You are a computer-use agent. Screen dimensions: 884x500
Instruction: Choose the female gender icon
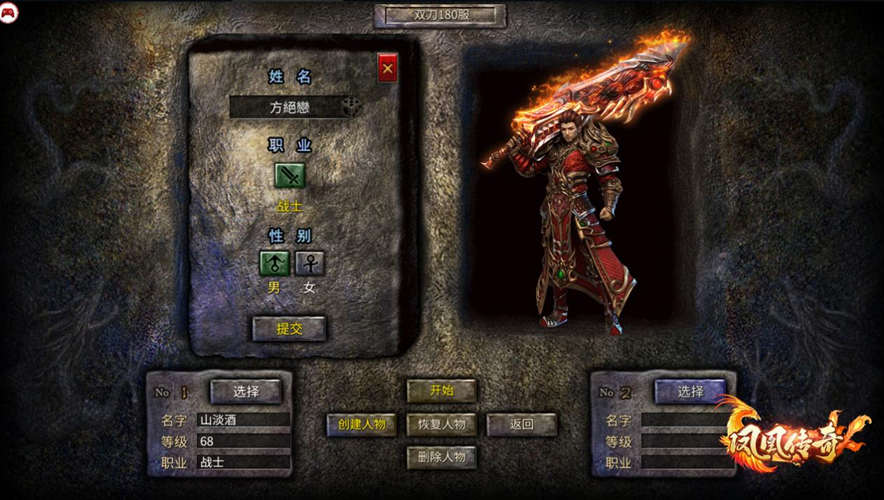click(310, 263)
